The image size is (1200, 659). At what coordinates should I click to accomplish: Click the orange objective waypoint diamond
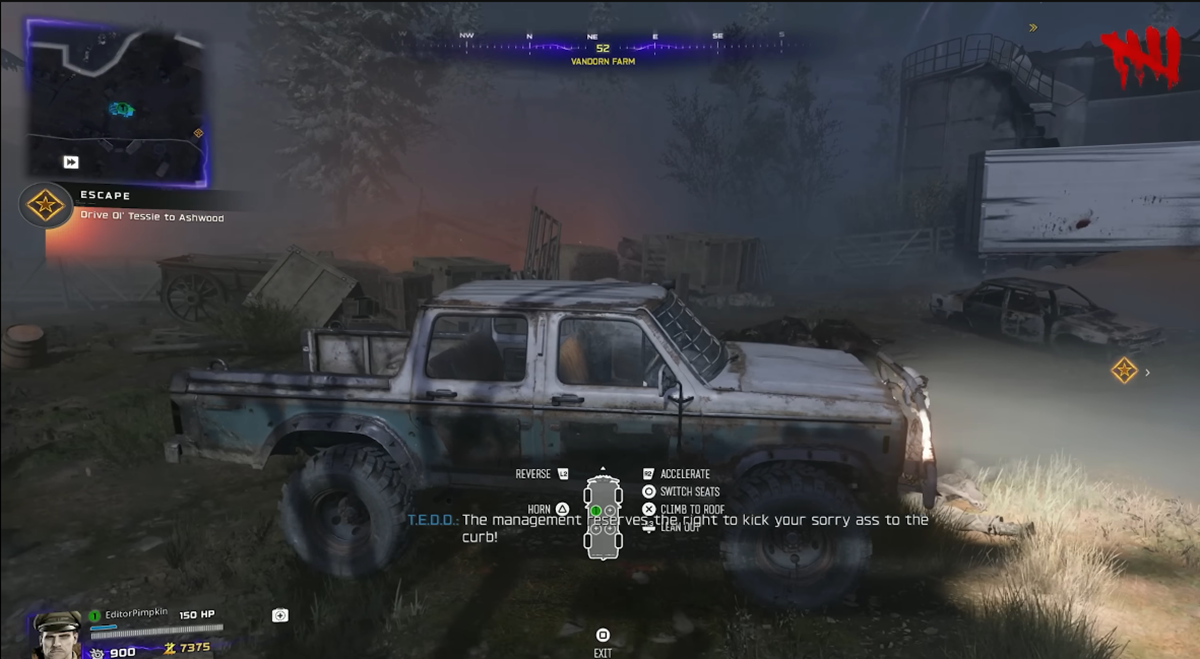(x=1124, y=371)
